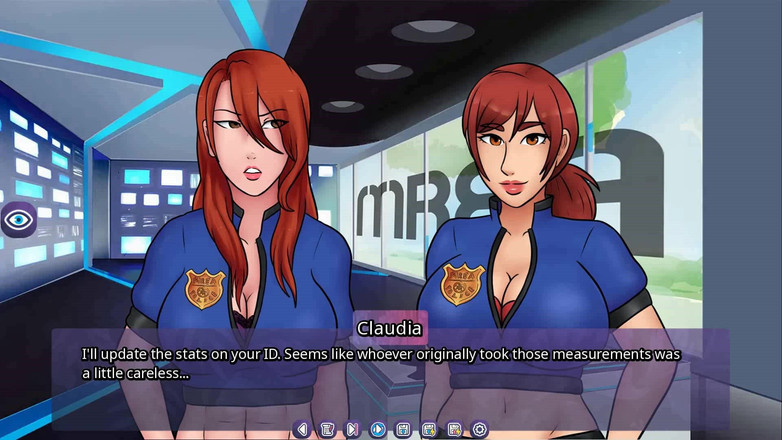This screenshot has height=440, width=782.
Task: Click the eye icon to hide interface
Action: pyautogui.click(x=18, y=218)
